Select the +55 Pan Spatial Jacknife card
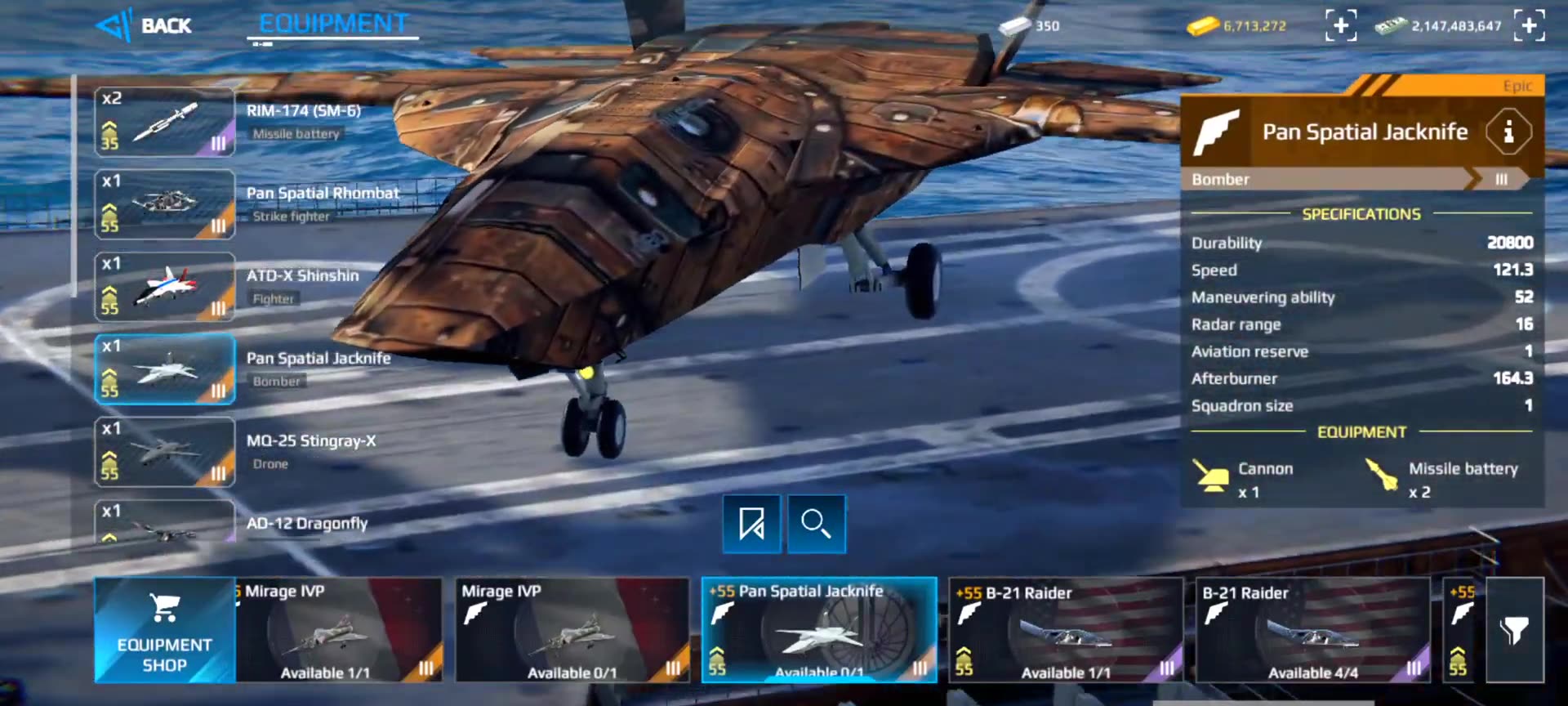Image resolution: width=1568 pixels, height=706 pixels. coord(819,630)
